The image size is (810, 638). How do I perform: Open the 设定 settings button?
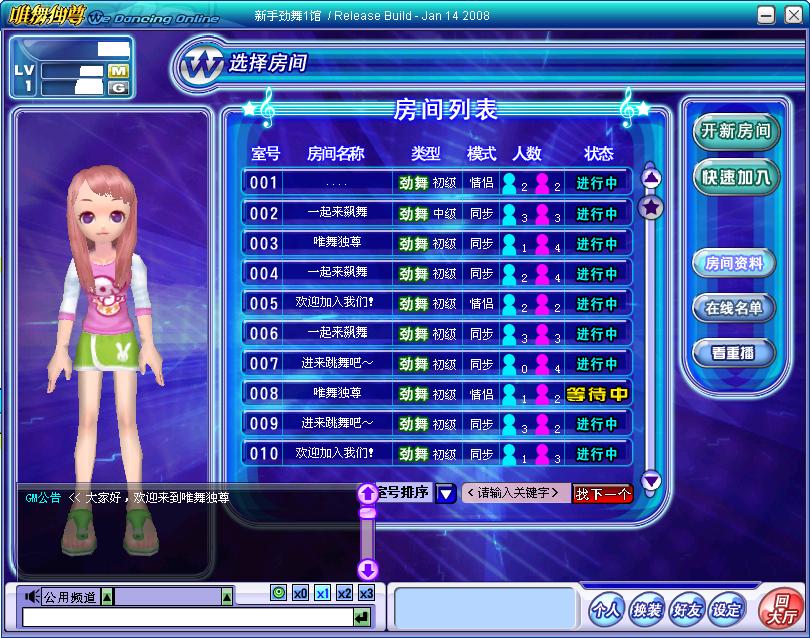click(x=726, y=609)
